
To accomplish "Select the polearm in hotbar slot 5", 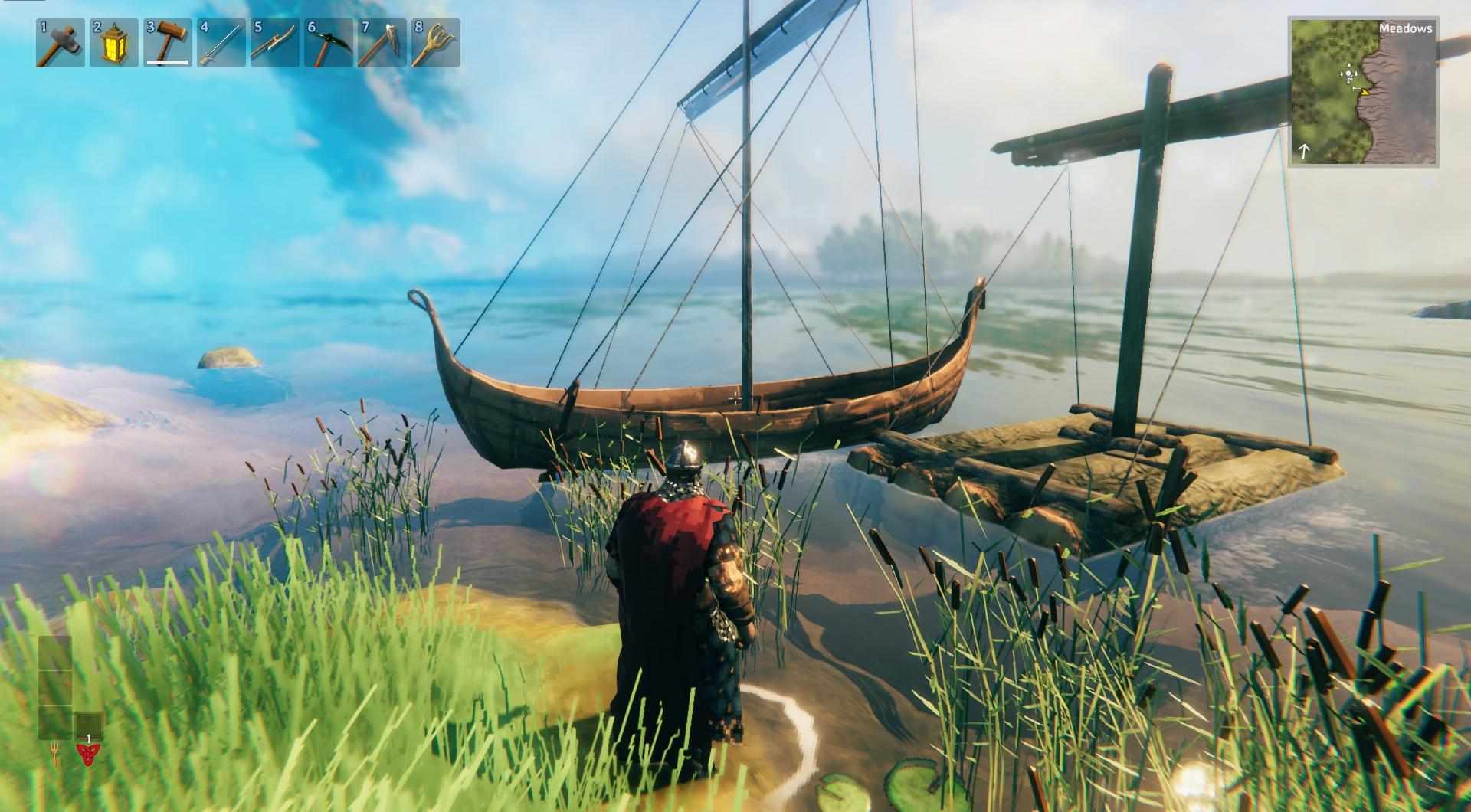I will click(x=275, y=43).
